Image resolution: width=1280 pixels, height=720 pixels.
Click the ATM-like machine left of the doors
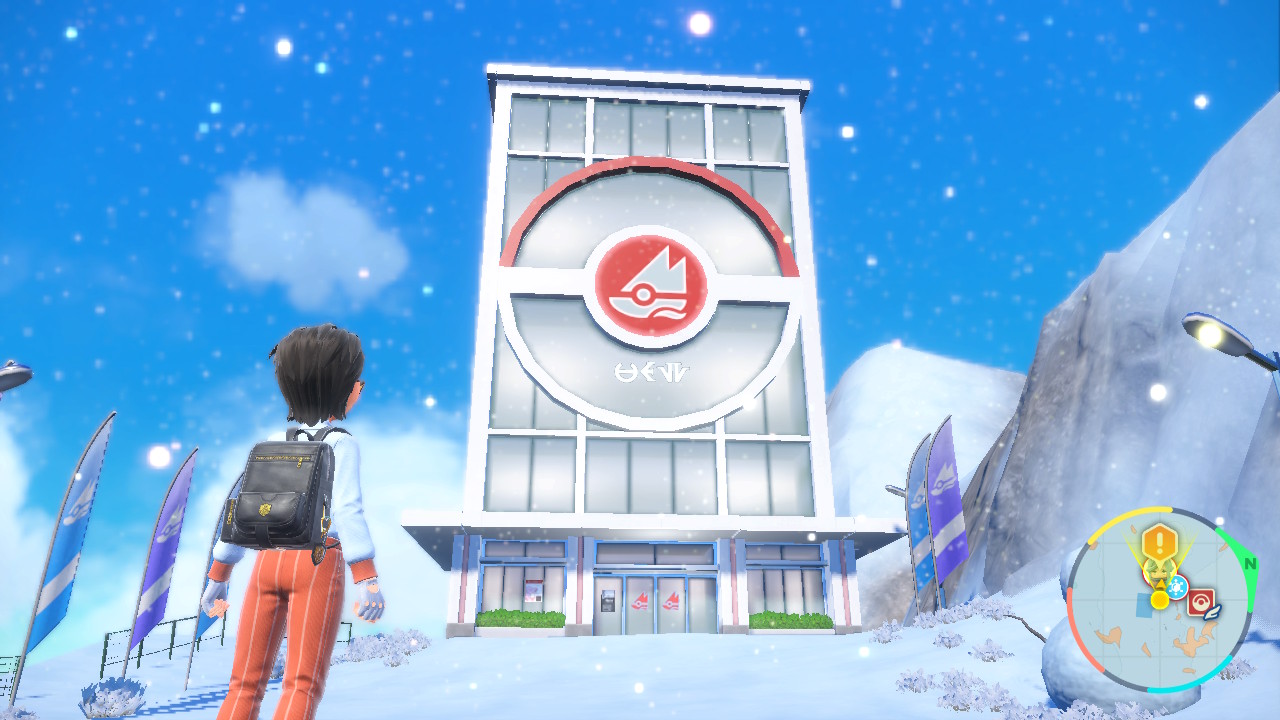tap(608, 601)
